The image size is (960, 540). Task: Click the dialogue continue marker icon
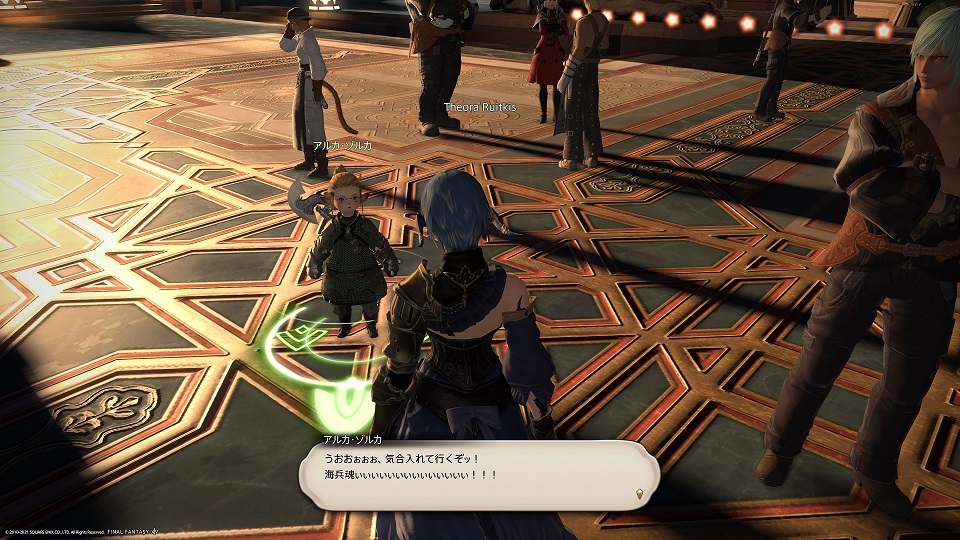pyautogui.click(x=639, y=492)
